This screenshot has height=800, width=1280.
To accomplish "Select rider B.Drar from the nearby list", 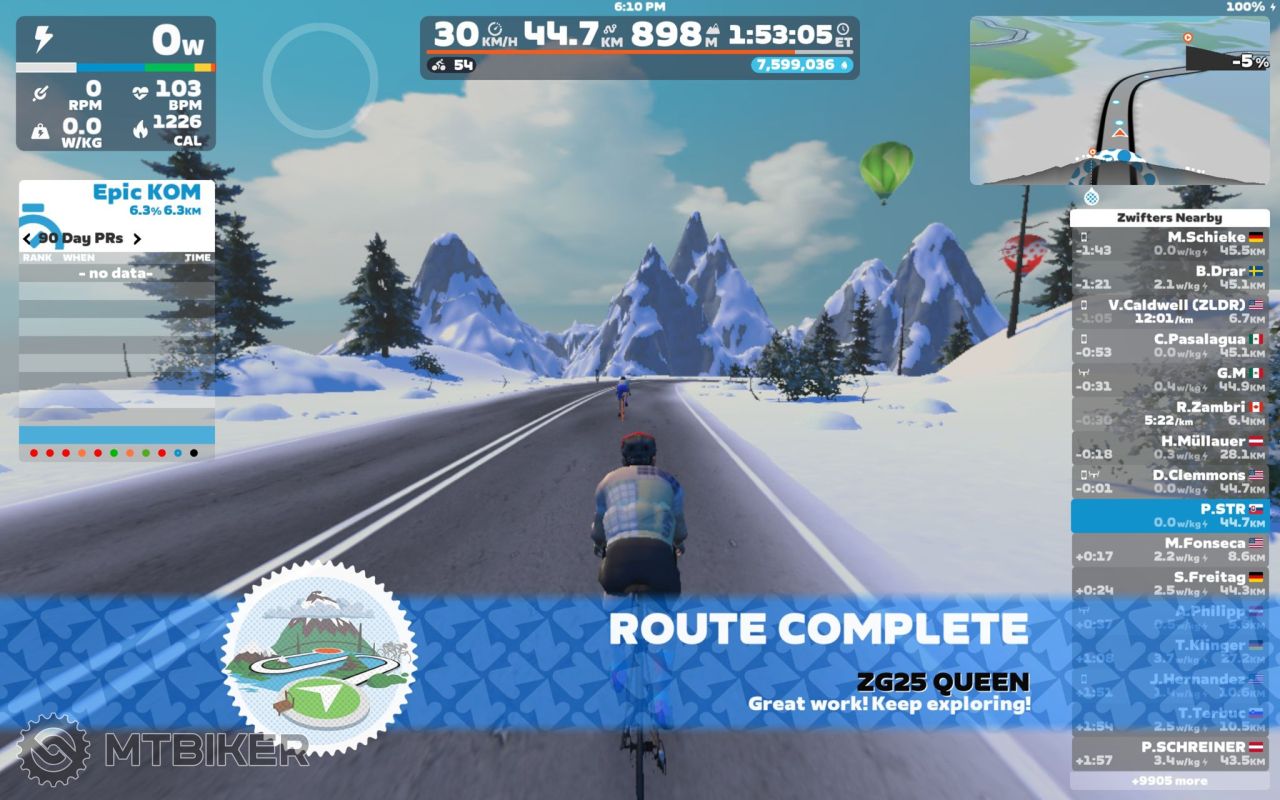I will pos(1170,277).
